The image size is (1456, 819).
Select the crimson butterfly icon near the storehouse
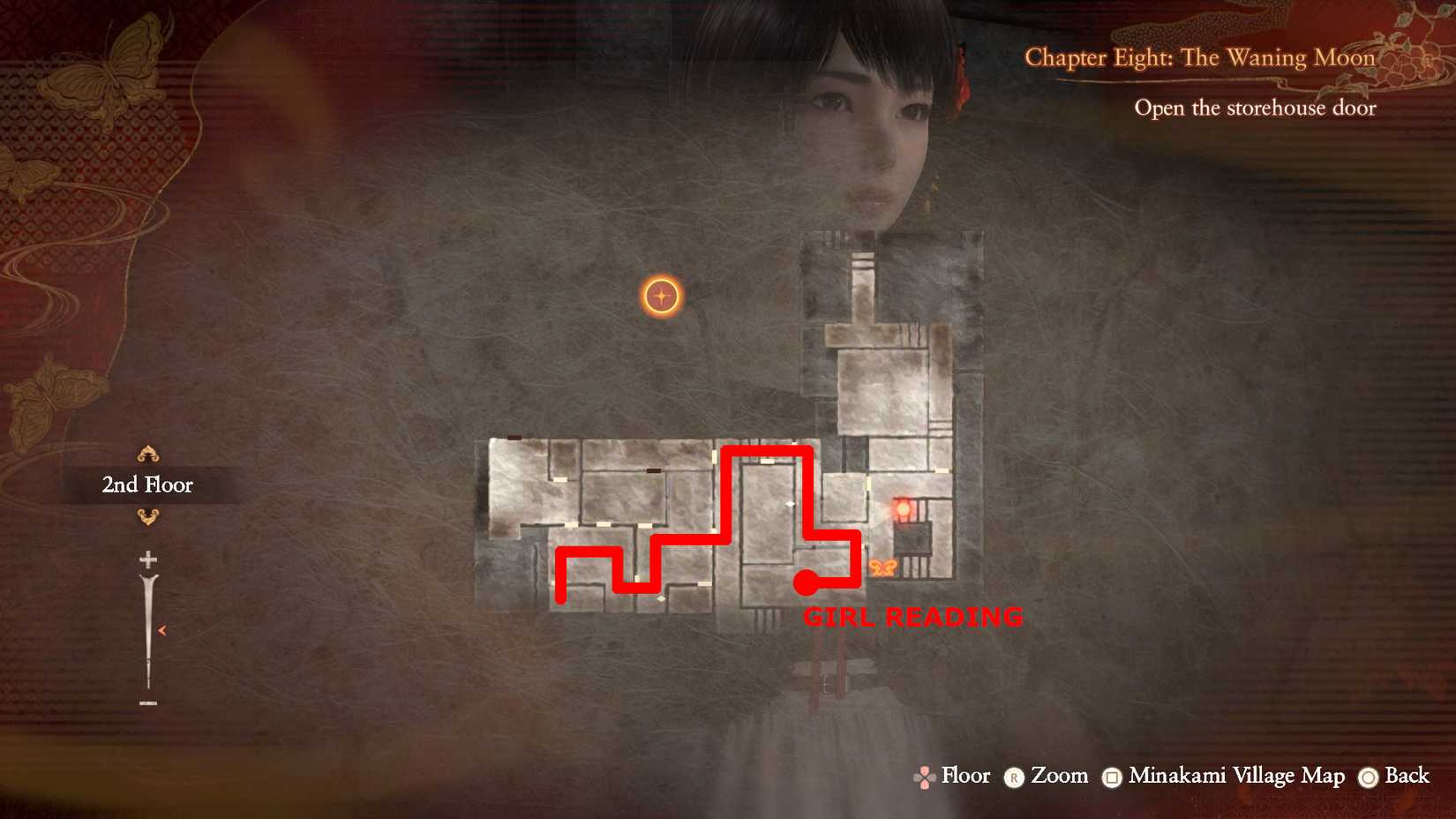883,568
